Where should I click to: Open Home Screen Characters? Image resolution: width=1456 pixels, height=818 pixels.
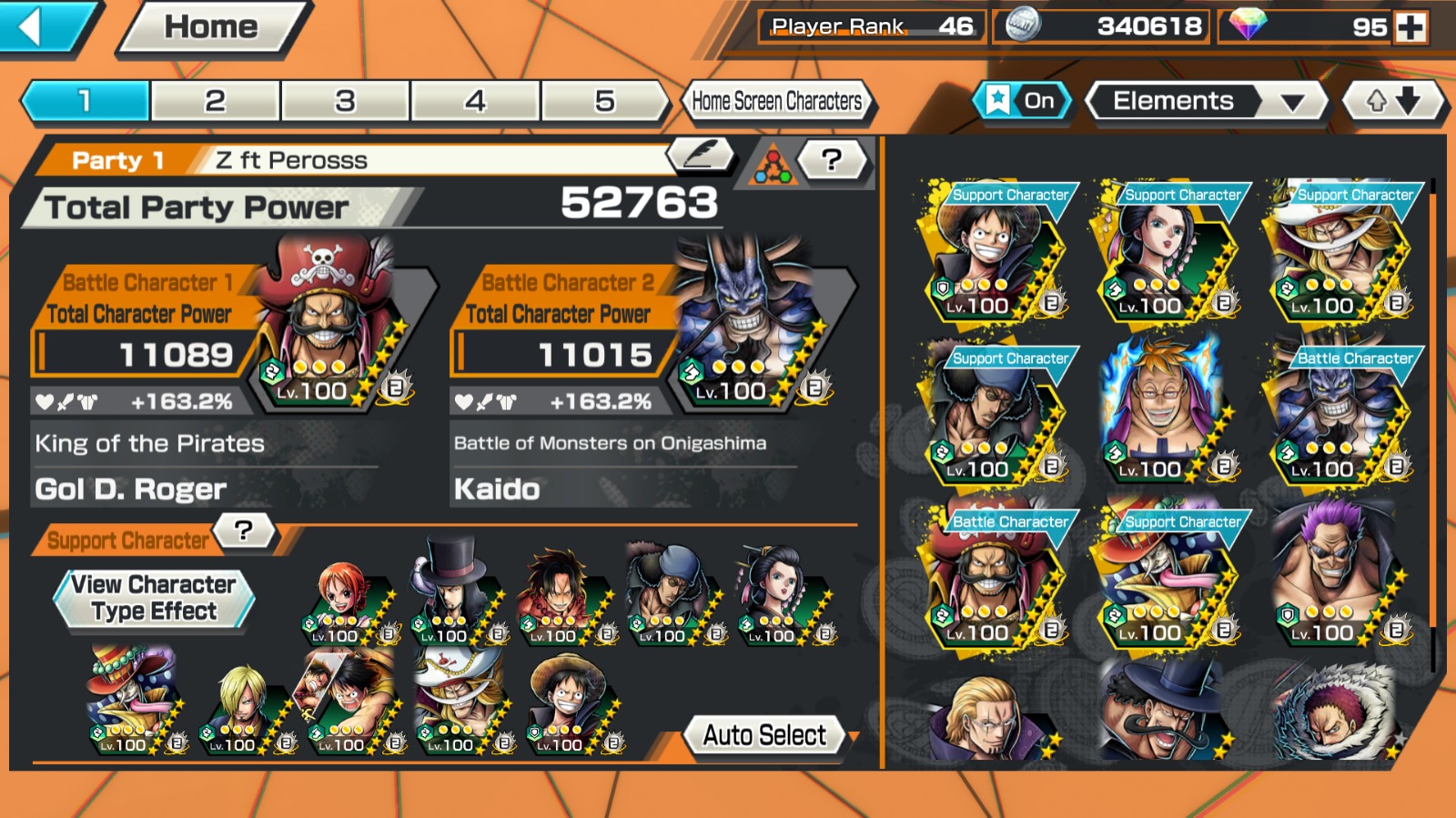[x=776, y=101]
